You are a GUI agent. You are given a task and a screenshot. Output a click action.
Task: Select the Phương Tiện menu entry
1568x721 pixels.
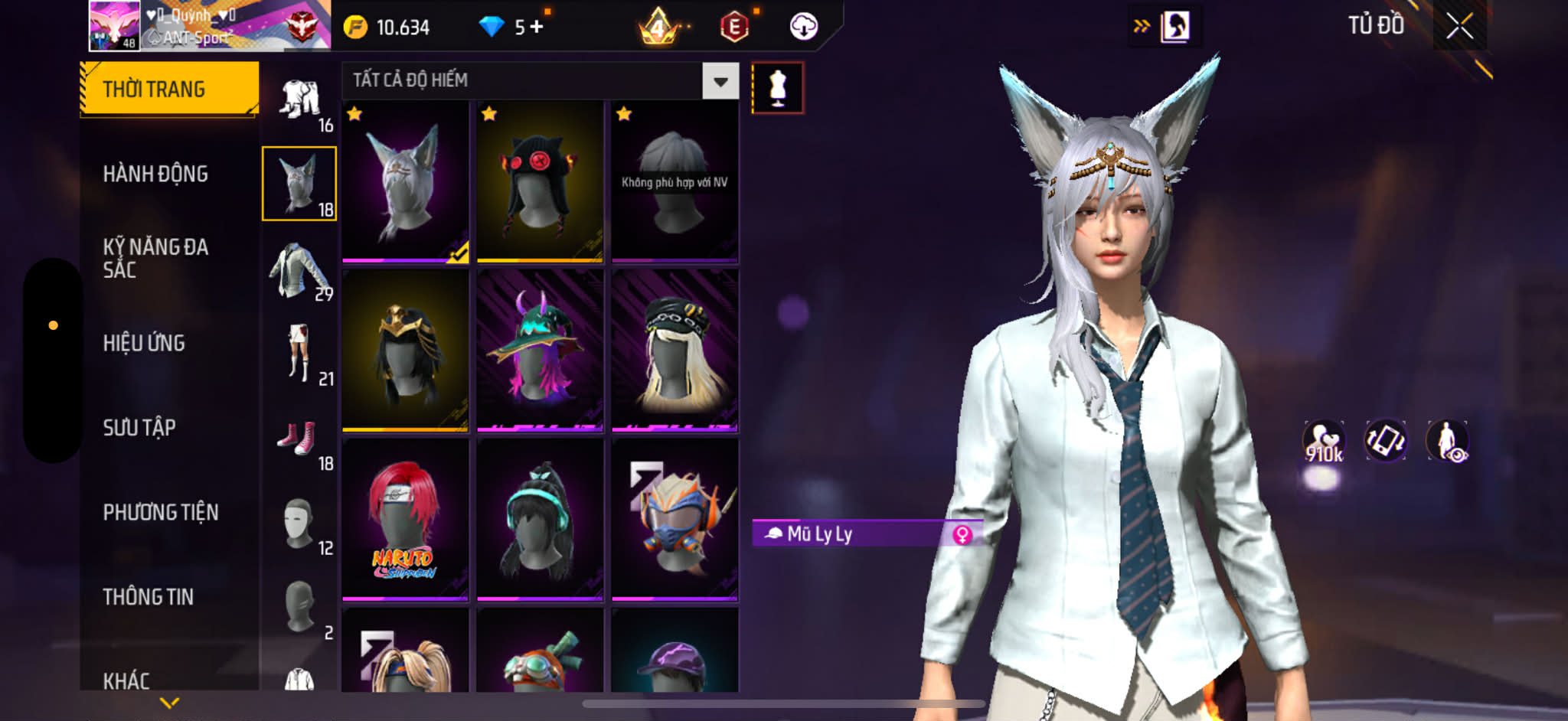click(x=161, y=512)
